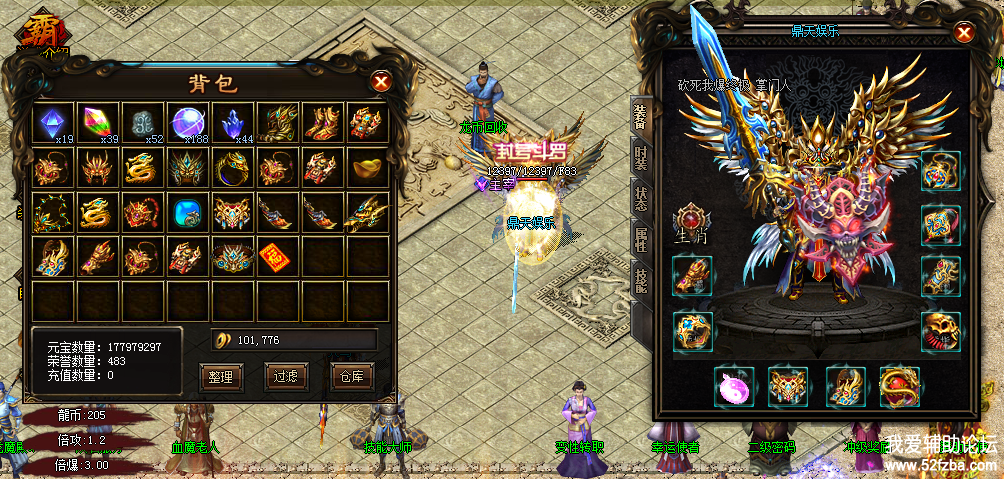Select the red envelope item in the bag
The width and height of the screenshot is (1004, 479).
(277, 257)
